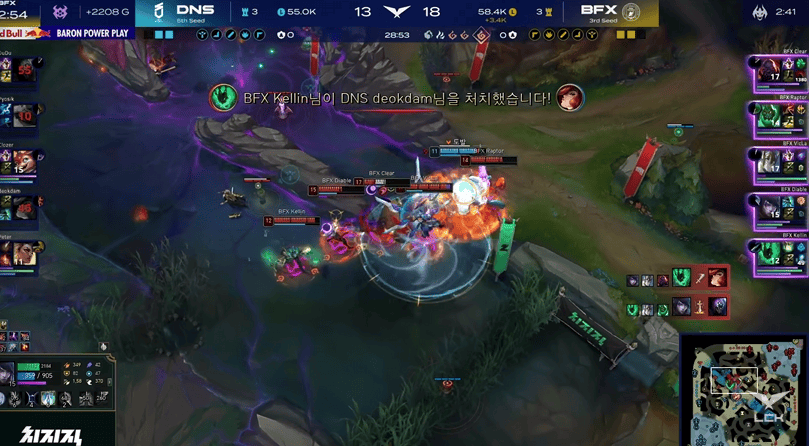Click the selected champion's portrait in stats panel
Viewport: 810px width, 446px height.
click(x=7, y=373)
